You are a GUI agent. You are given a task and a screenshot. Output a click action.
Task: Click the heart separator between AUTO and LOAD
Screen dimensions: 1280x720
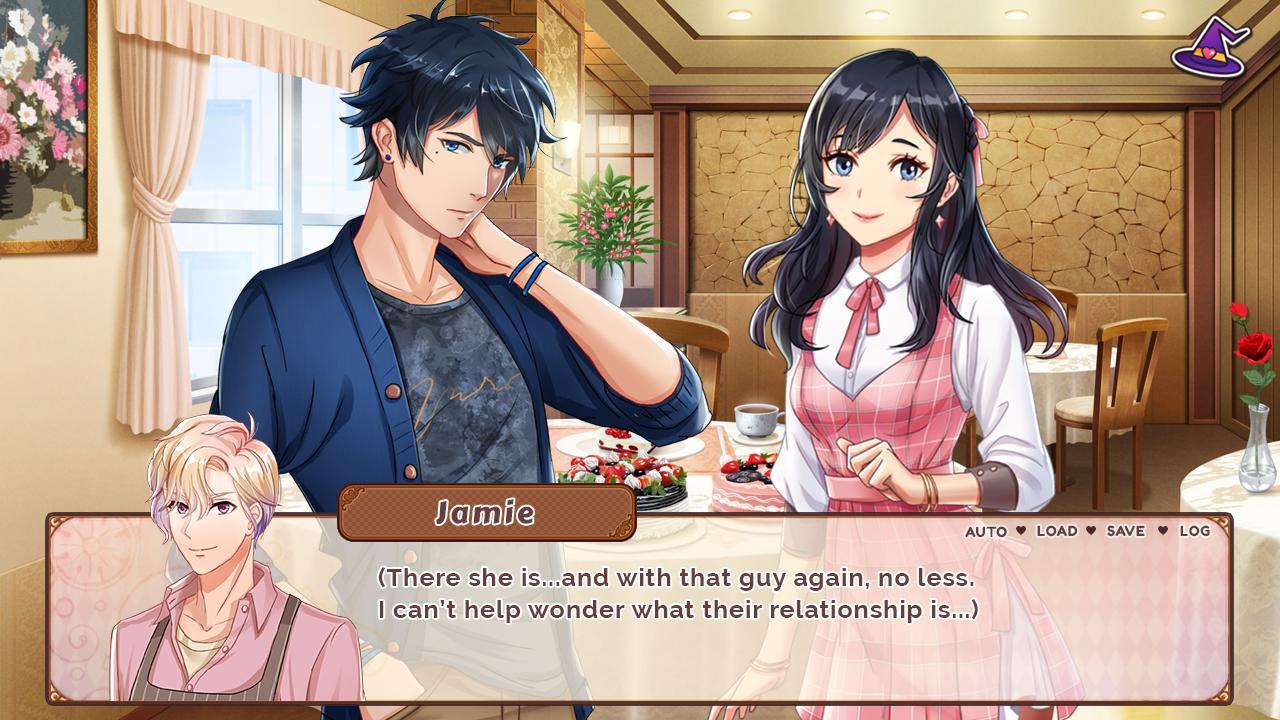1021,531
